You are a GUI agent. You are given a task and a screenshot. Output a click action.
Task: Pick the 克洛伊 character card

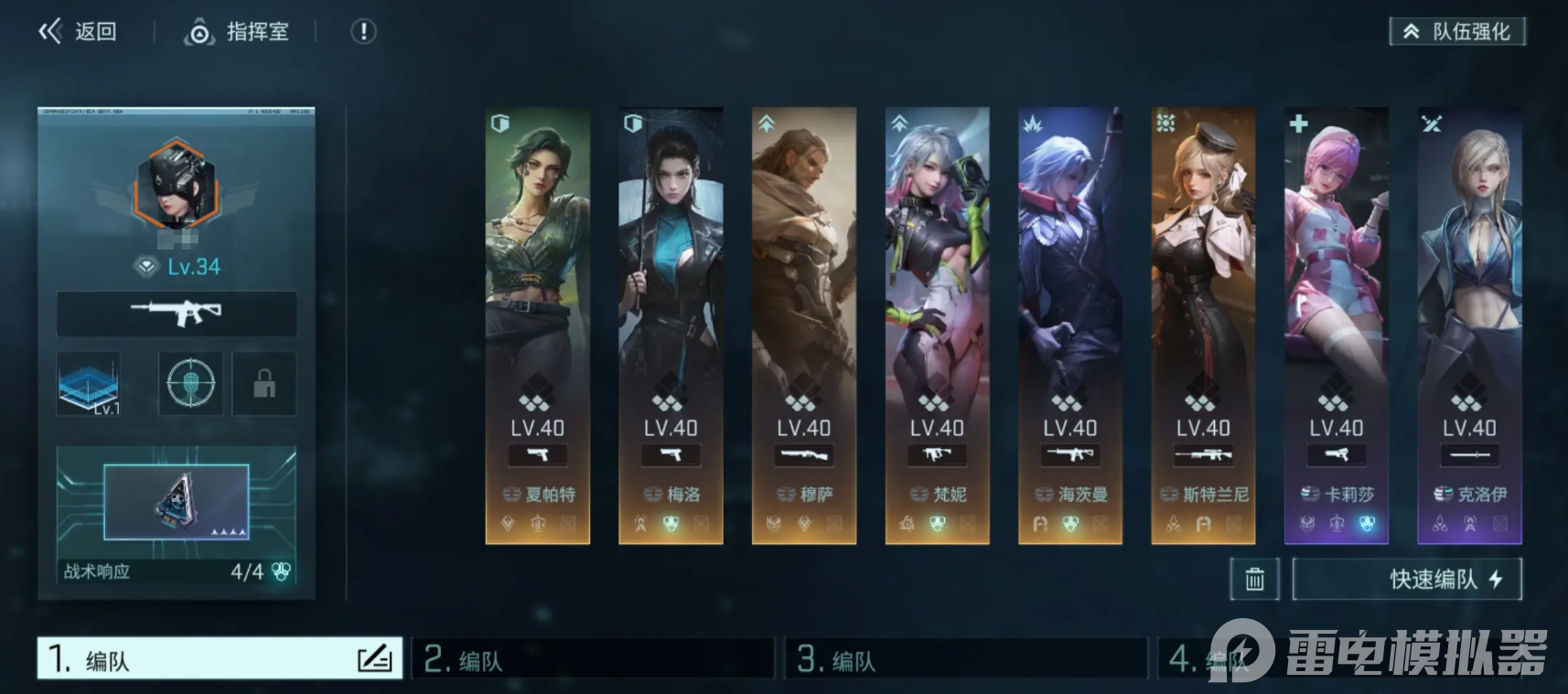[1469, 325]
